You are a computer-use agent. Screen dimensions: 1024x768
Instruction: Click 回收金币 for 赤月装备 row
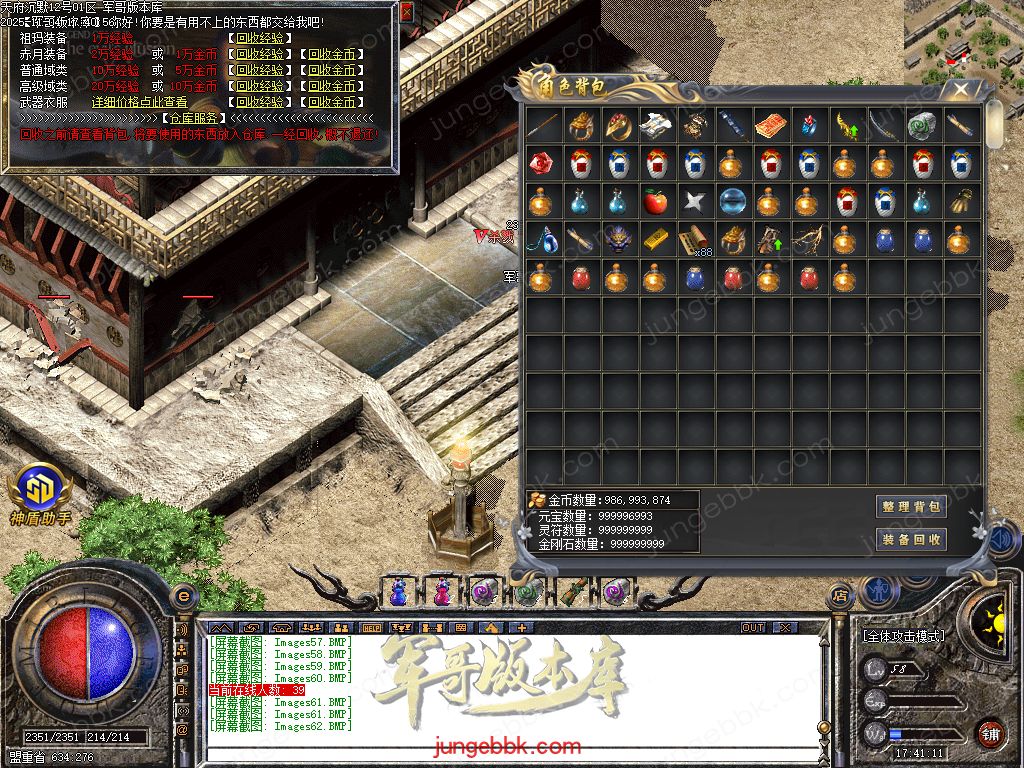point(331,54)
